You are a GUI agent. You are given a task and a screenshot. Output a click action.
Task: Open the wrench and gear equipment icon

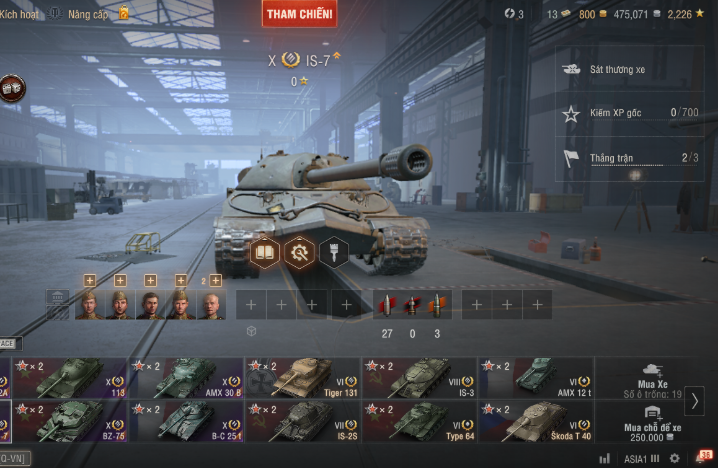[299, 252]
